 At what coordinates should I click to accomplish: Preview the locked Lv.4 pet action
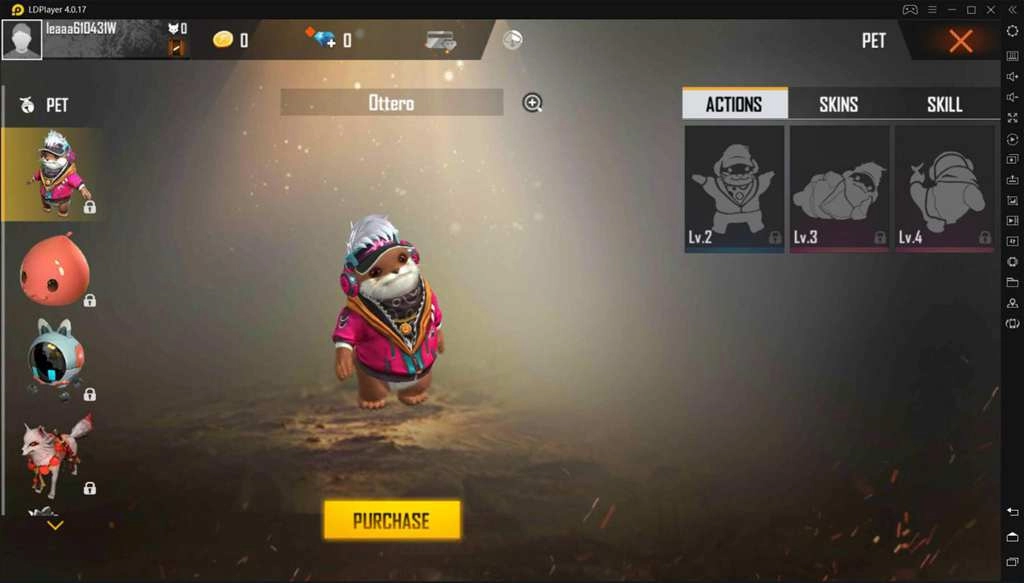pyautogui.click(x=944, y=189)
